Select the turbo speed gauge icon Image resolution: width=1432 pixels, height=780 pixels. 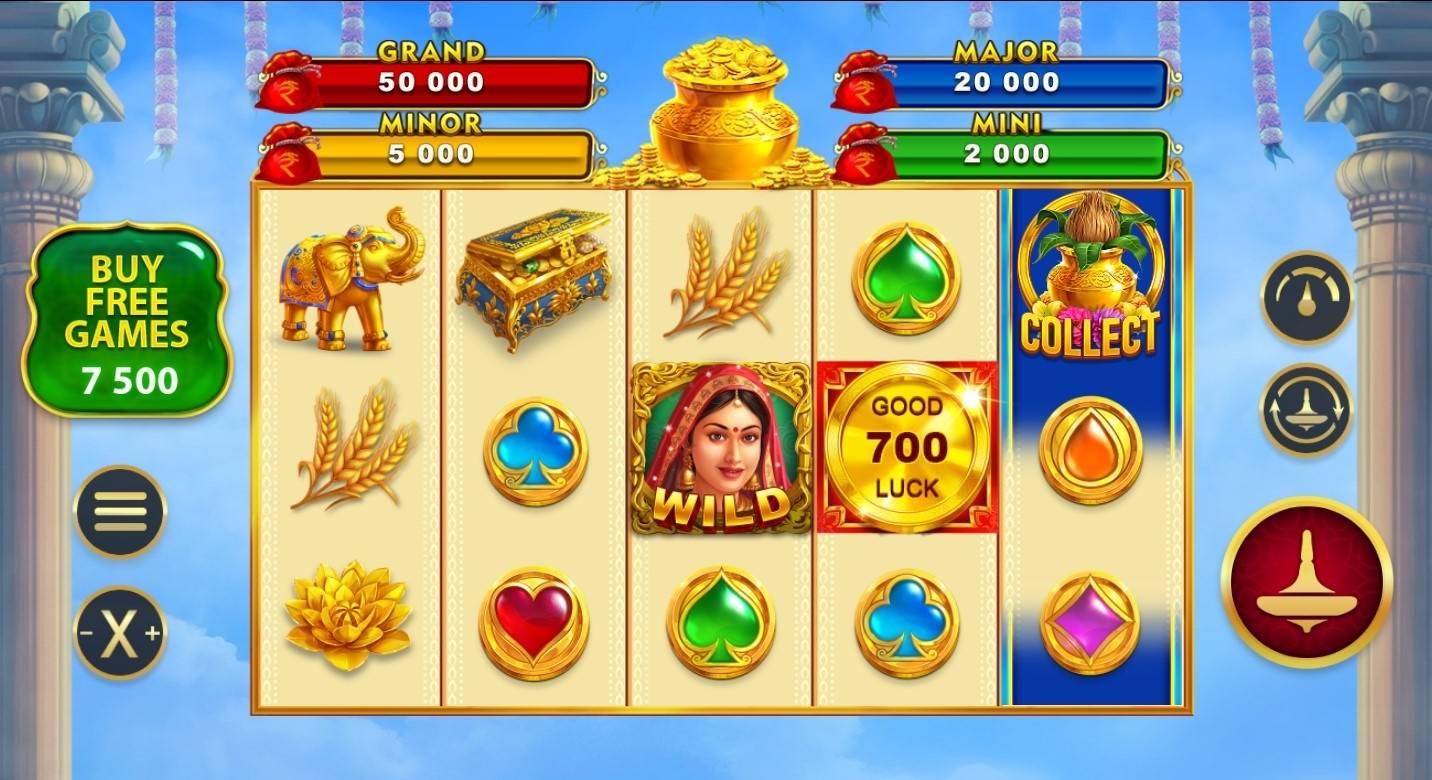(x=1305, y=297)
